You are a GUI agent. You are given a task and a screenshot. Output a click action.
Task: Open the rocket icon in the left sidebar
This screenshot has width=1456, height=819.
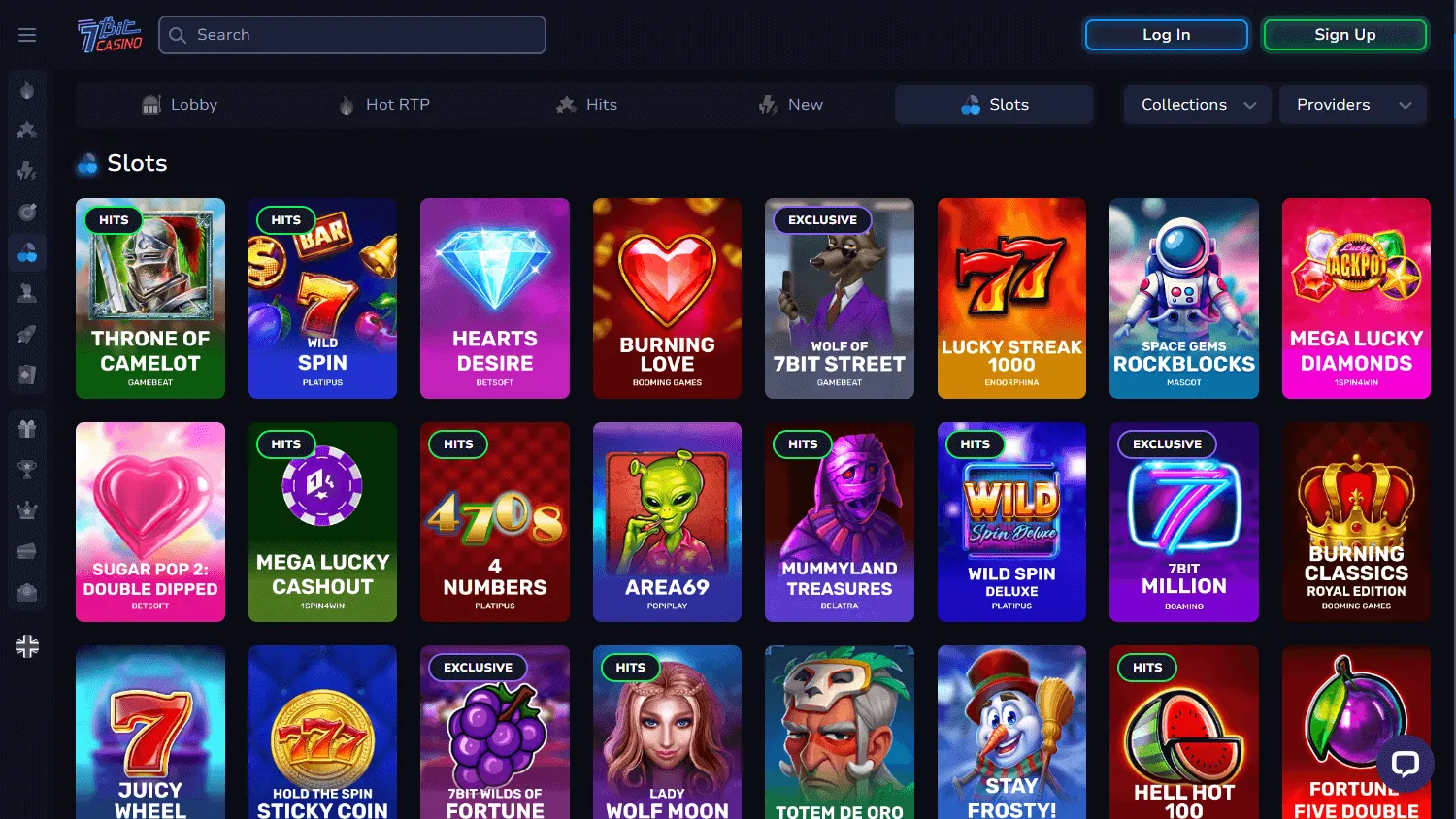click(x=27, y=333)
